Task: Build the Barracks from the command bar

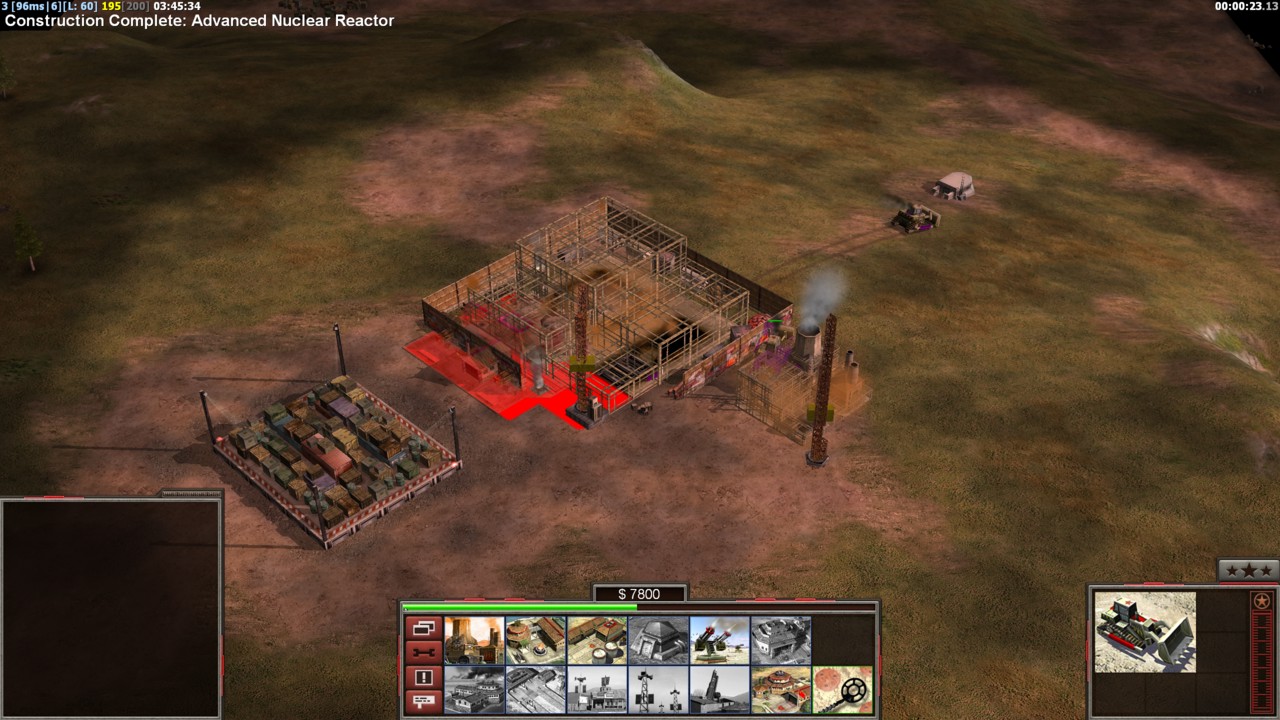Action: tap(535, 640)
